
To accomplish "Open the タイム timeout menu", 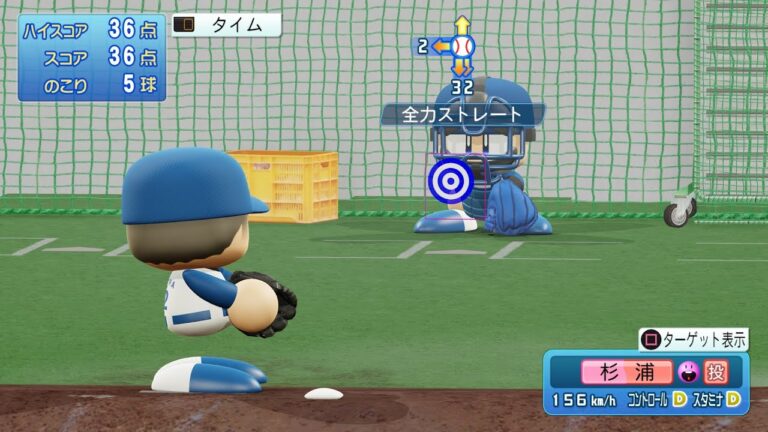I will (226, 25).
